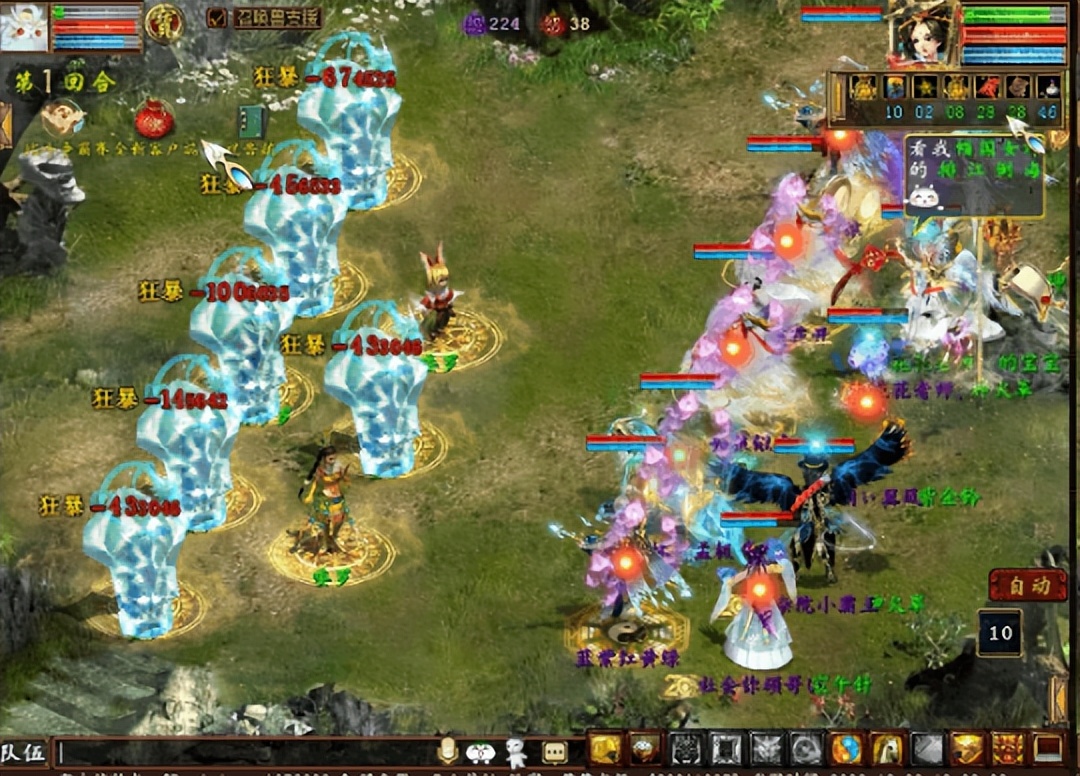
Task: Click the red lucky bag icon
Action: [x=154, y=119]
